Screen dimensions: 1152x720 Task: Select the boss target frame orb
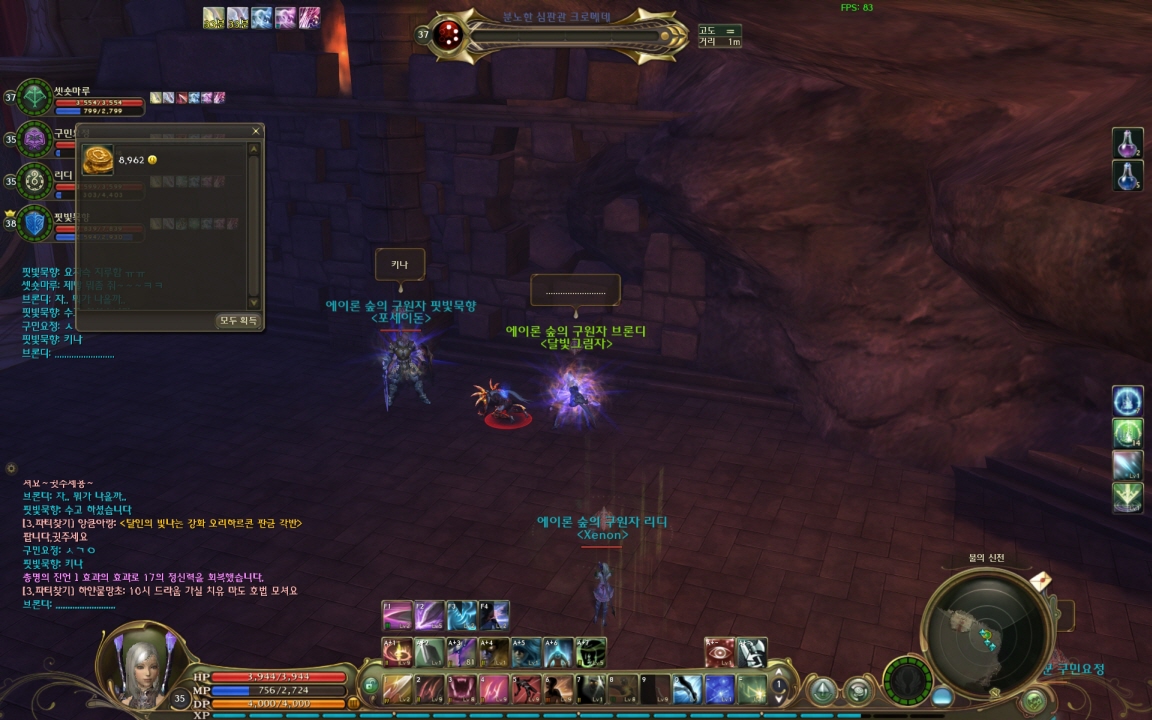tap(450, 35)
